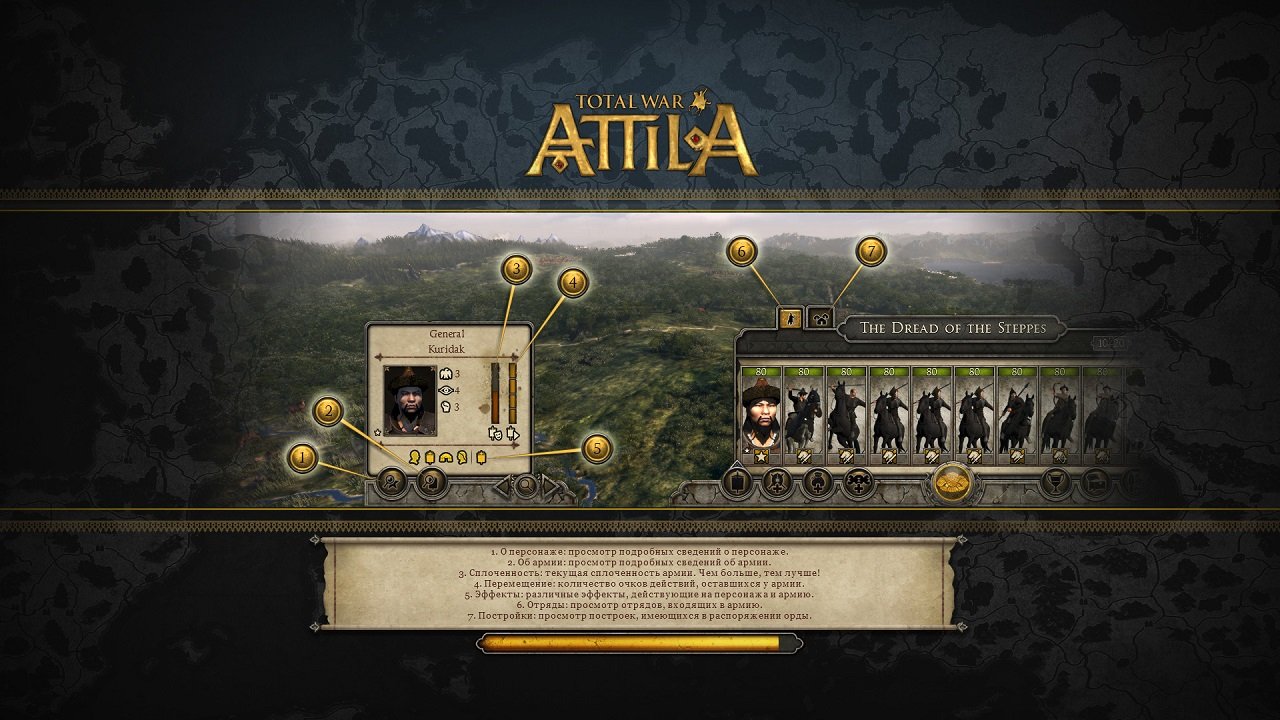Switch to the units tab above army name
1280x720 pixels.
tap(790, 320)
